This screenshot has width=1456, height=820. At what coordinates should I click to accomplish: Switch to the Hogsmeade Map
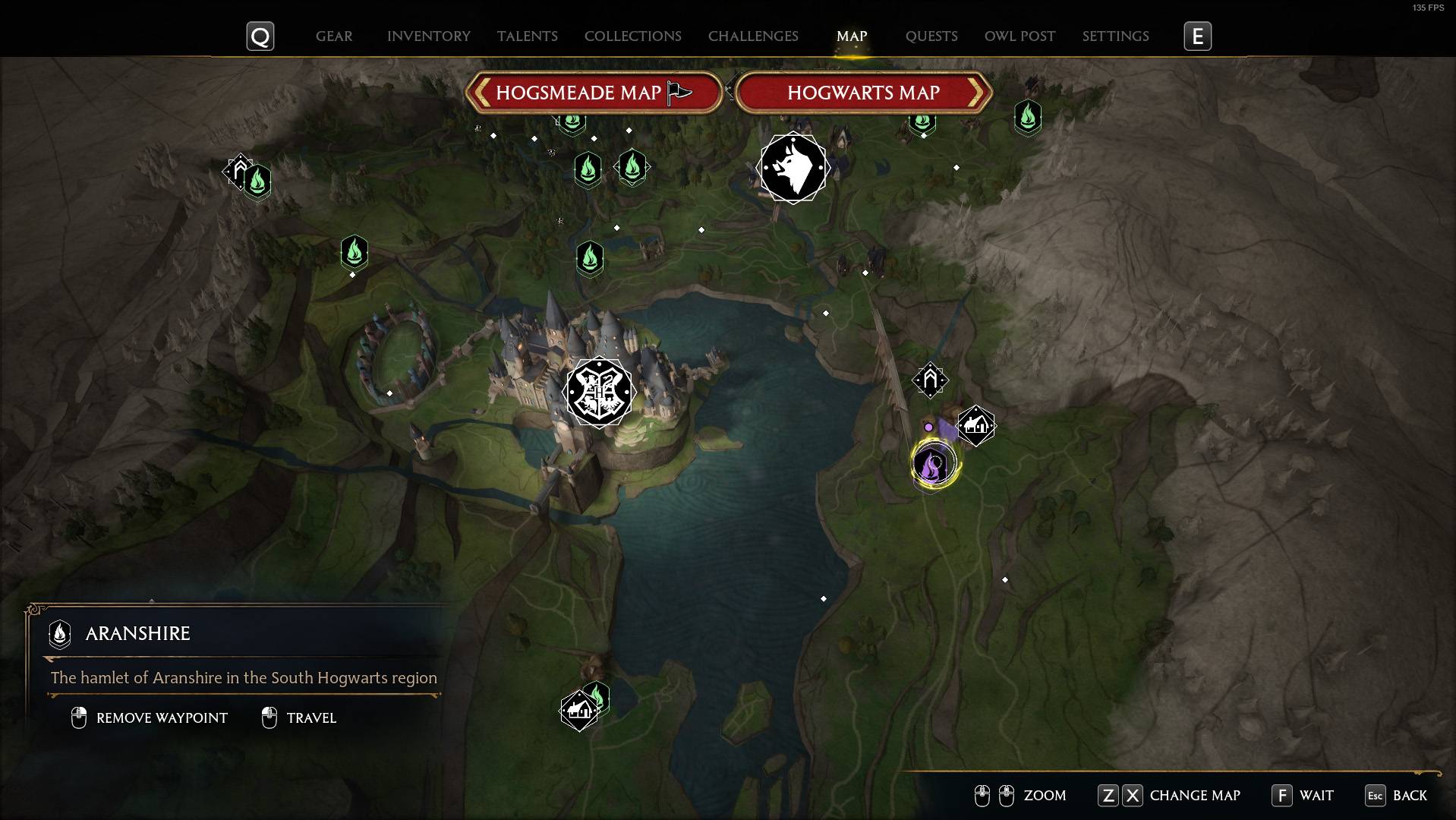[593, 93]
